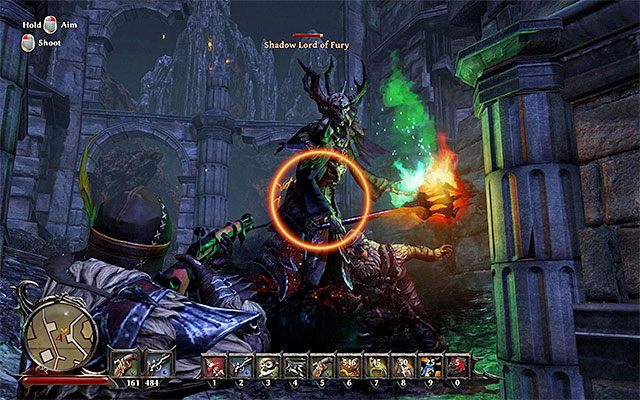Activate hotbar slot 1
This screenshot has height=400, width=640.
point(215,366)
